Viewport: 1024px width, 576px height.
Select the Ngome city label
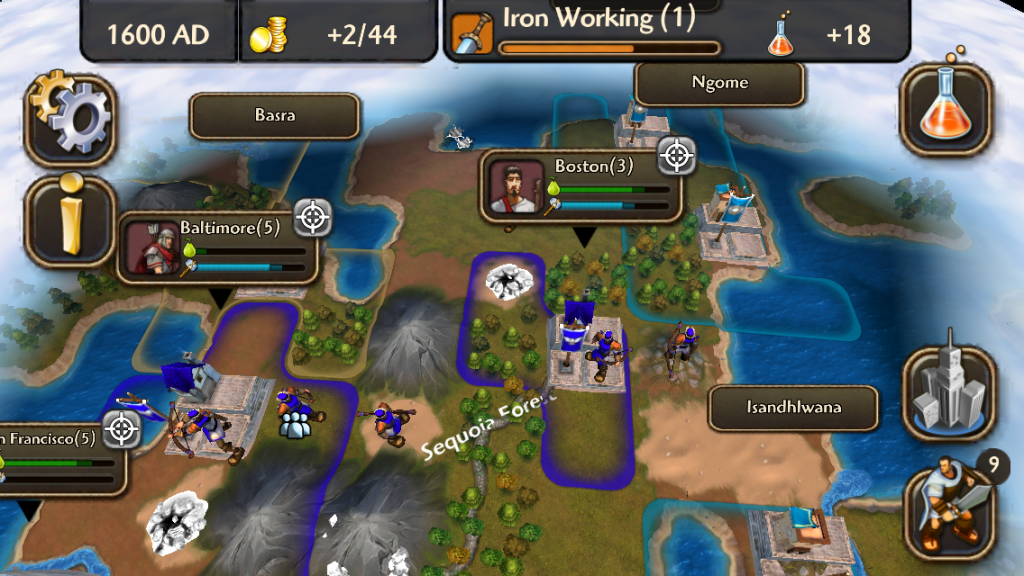click(719, 83)
